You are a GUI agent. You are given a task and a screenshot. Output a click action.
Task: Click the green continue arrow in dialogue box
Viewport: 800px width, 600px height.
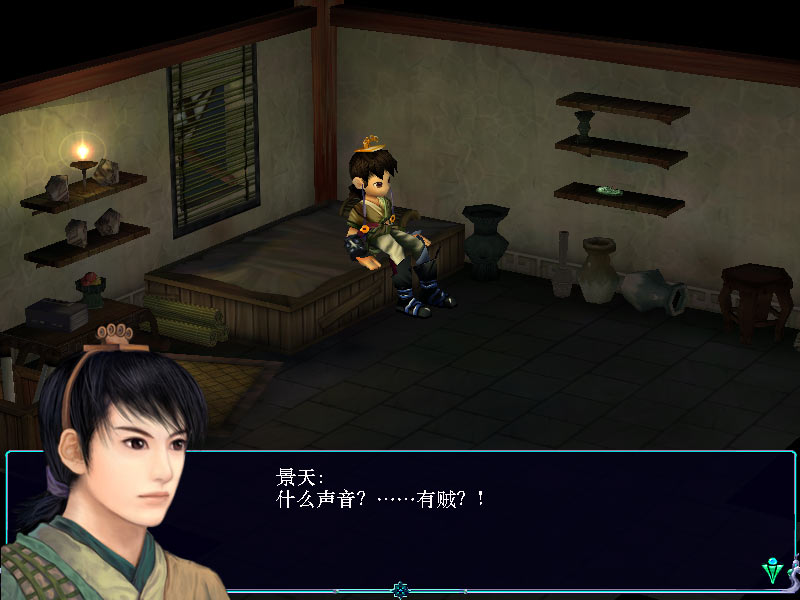772,571
